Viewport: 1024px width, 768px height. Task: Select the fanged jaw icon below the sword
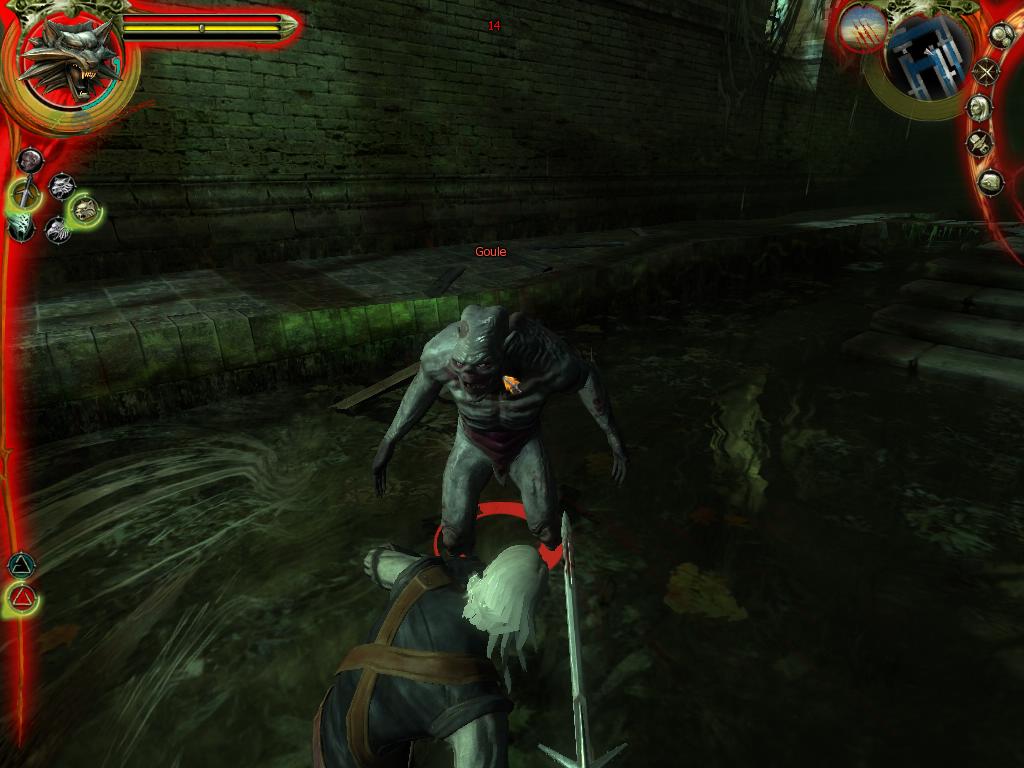point(22,227)
